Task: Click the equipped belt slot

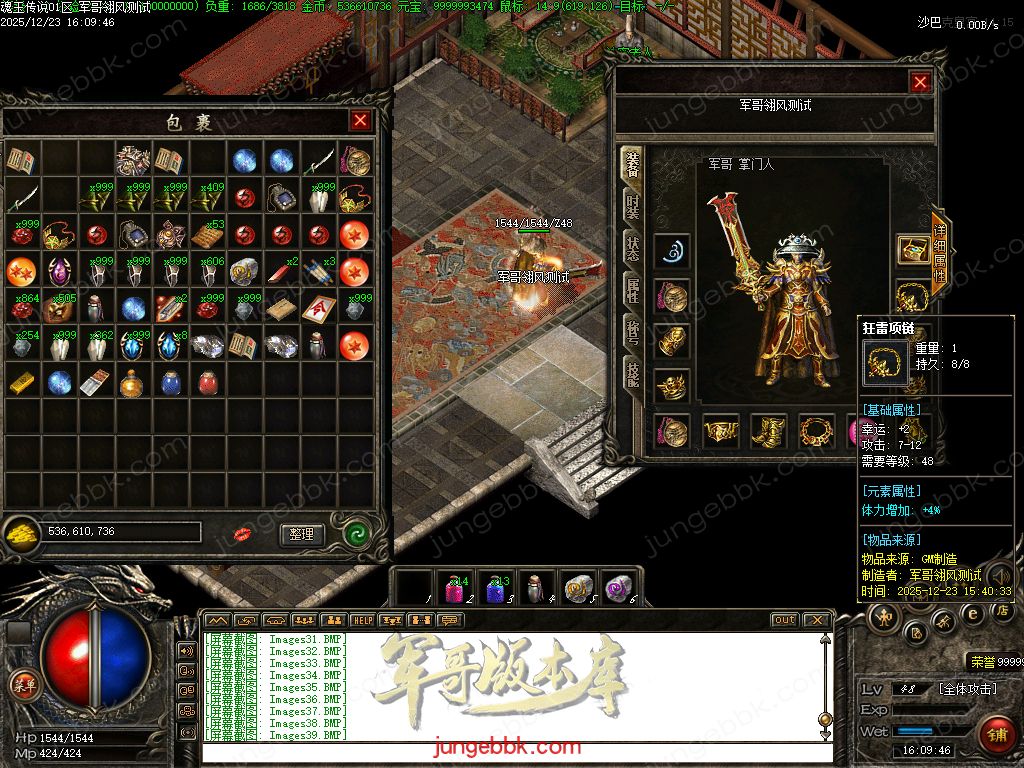Action: pyautogui.click(x=720, y=431)
